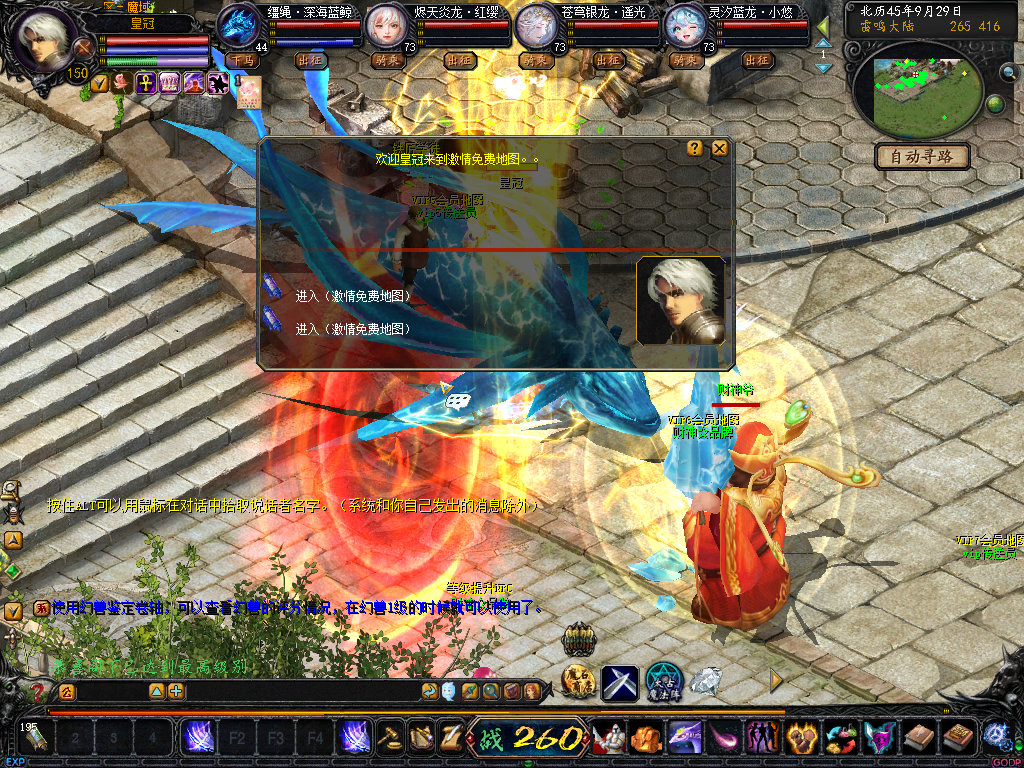This screenshot has height=768, width=1024.
Task: Choose the first 进入（激情免费地图） option
Action: pyautogui.click(x=352, y=297)
